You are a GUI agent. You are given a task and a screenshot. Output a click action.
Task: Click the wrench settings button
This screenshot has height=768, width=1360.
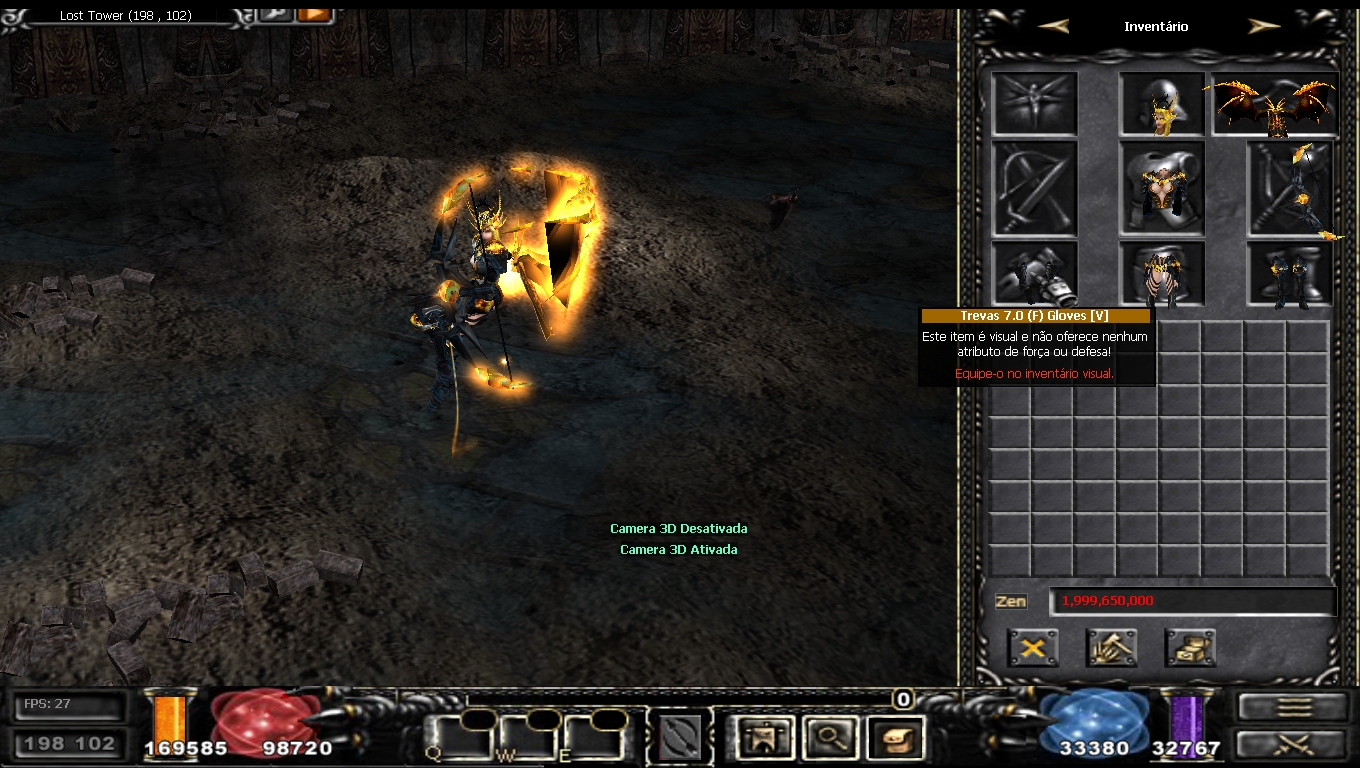coord(274,13)
